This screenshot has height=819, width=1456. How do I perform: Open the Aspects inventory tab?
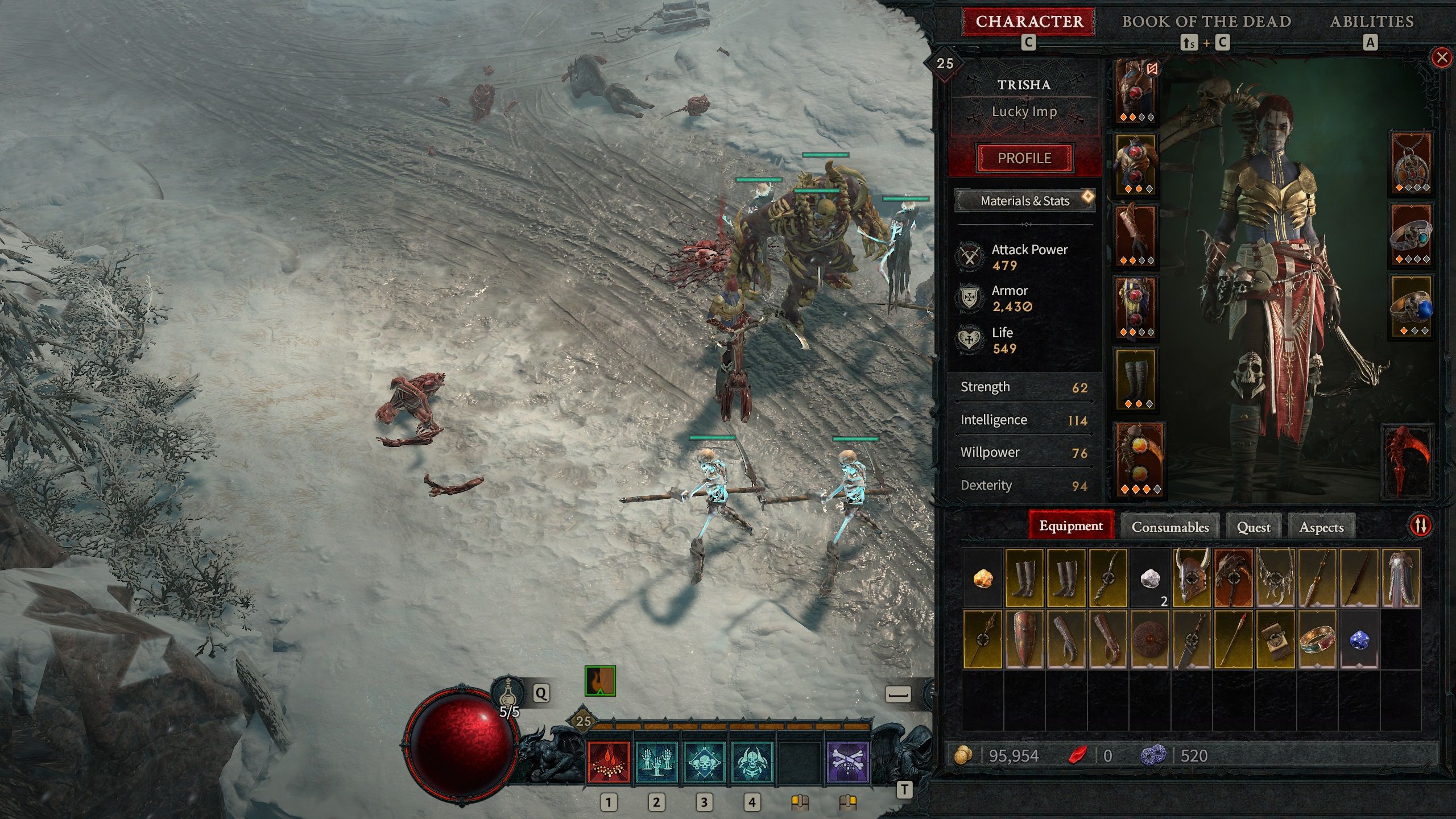pyautogui.click(x=1321, y=527)
